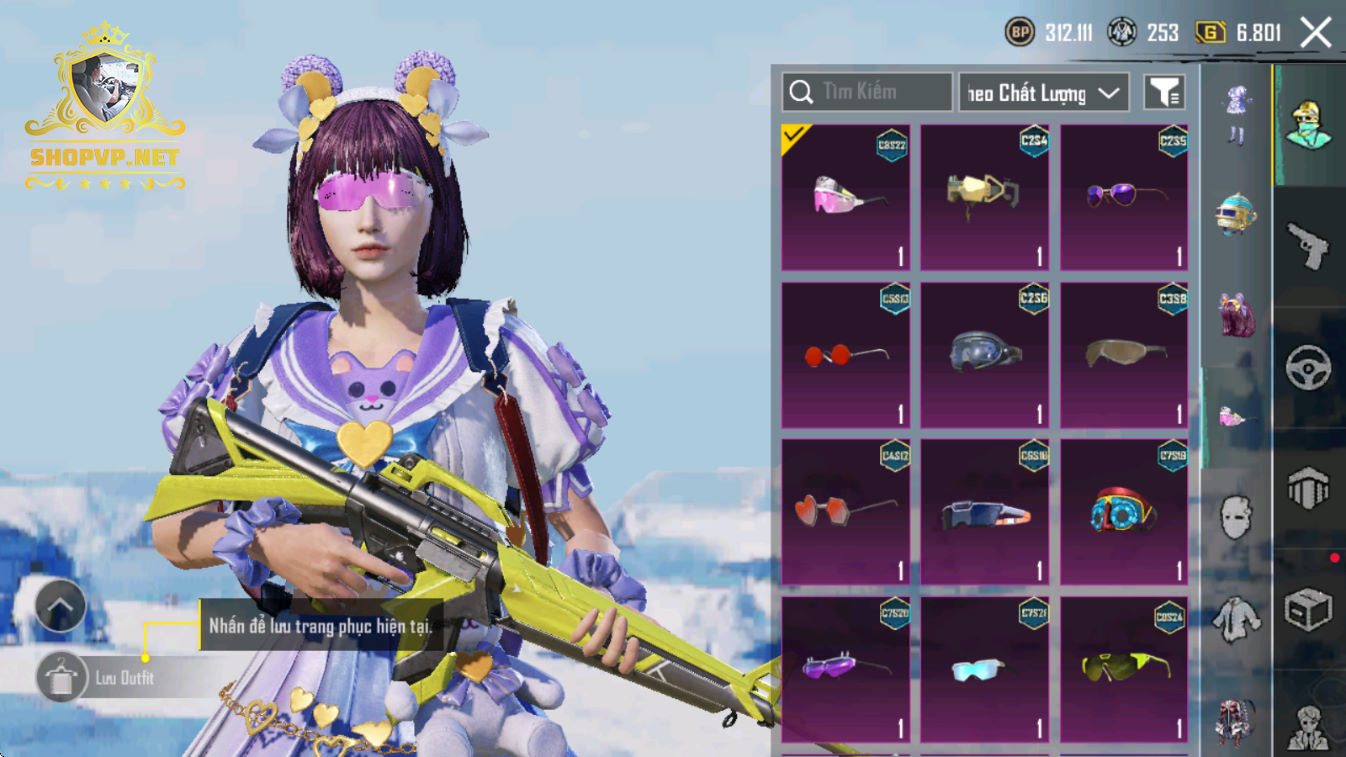The image size is (1346, 757).
Task: Open the steering wheel vehicles category
Action: pyautogui.click(x=1308, y=368)
